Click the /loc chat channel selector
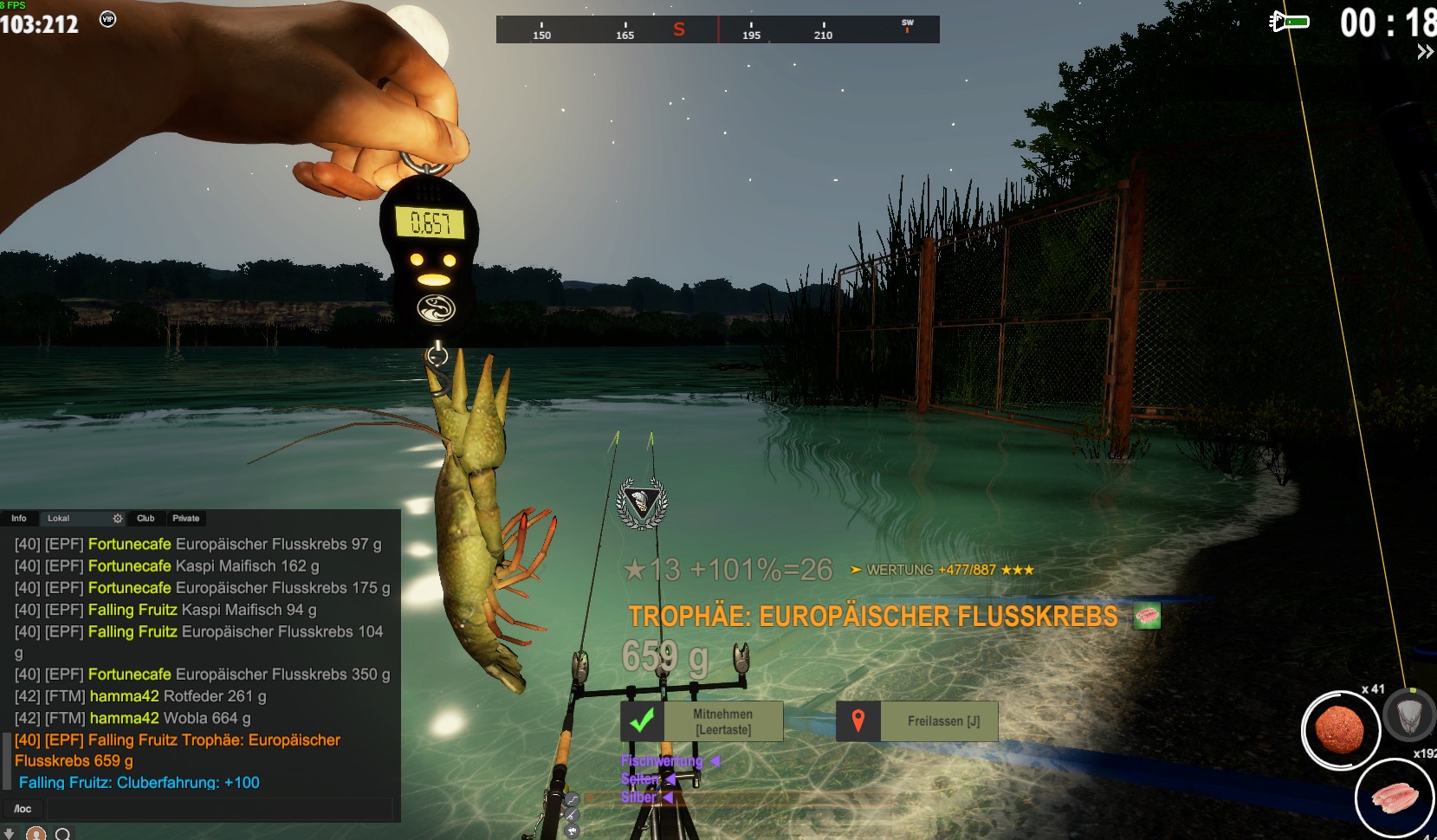The image size is (1437, 840). pos(23,809)
